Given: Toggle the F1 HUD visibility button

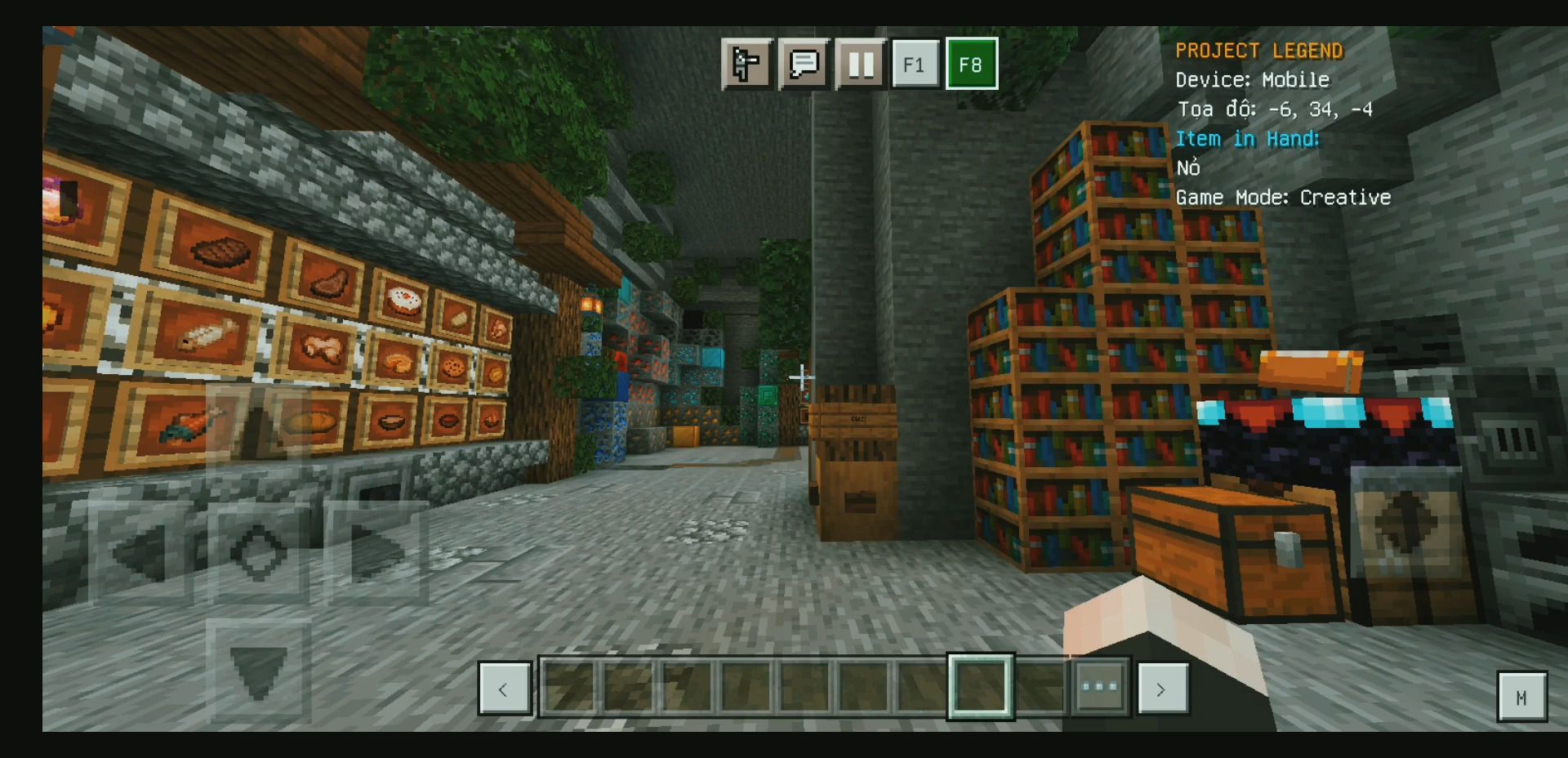Looking at the screenshot, I should (915, 64).
